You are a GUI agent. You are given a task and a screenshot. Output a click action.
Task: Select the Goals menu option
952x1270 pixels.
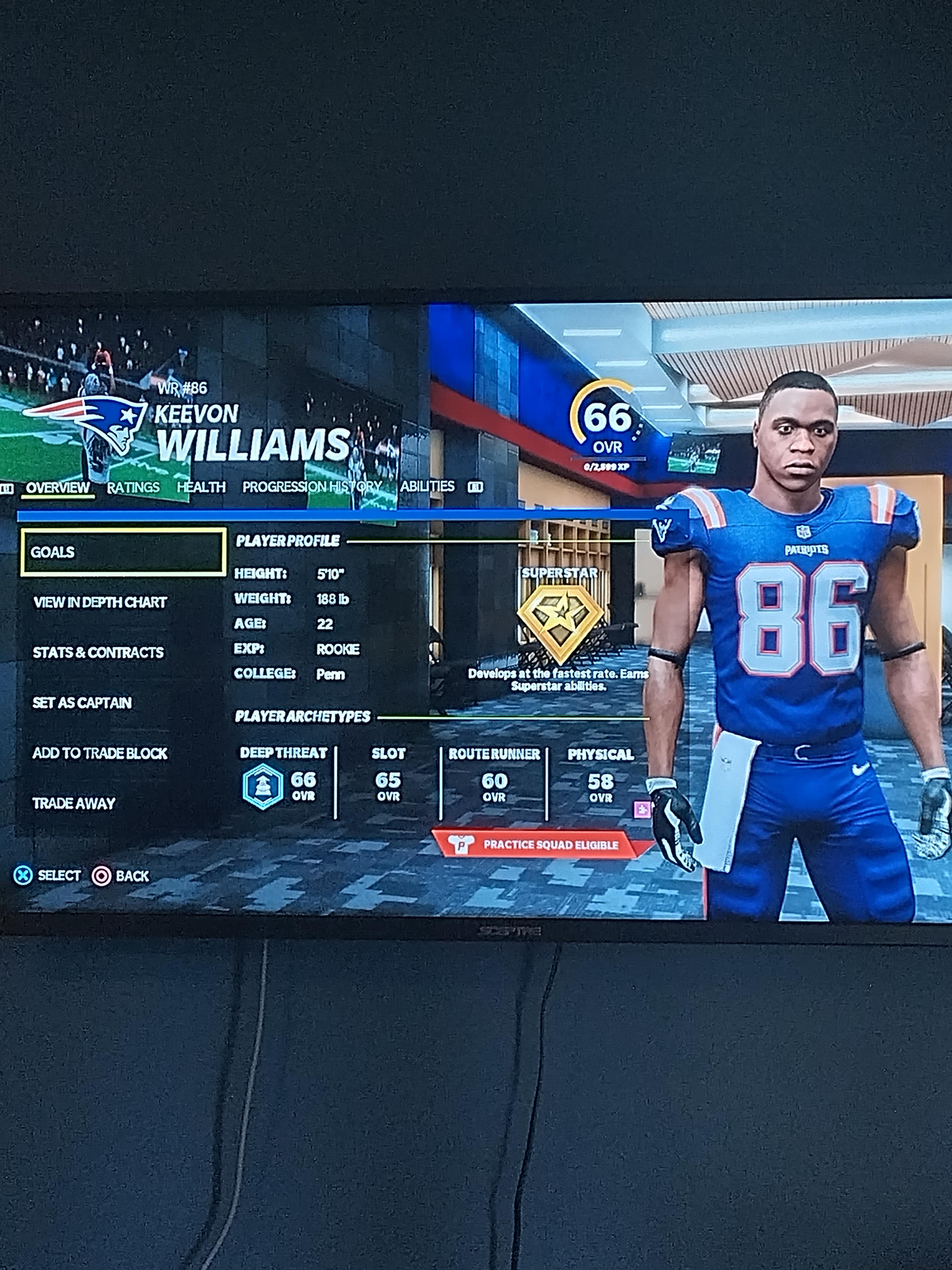tap(123, 552)
